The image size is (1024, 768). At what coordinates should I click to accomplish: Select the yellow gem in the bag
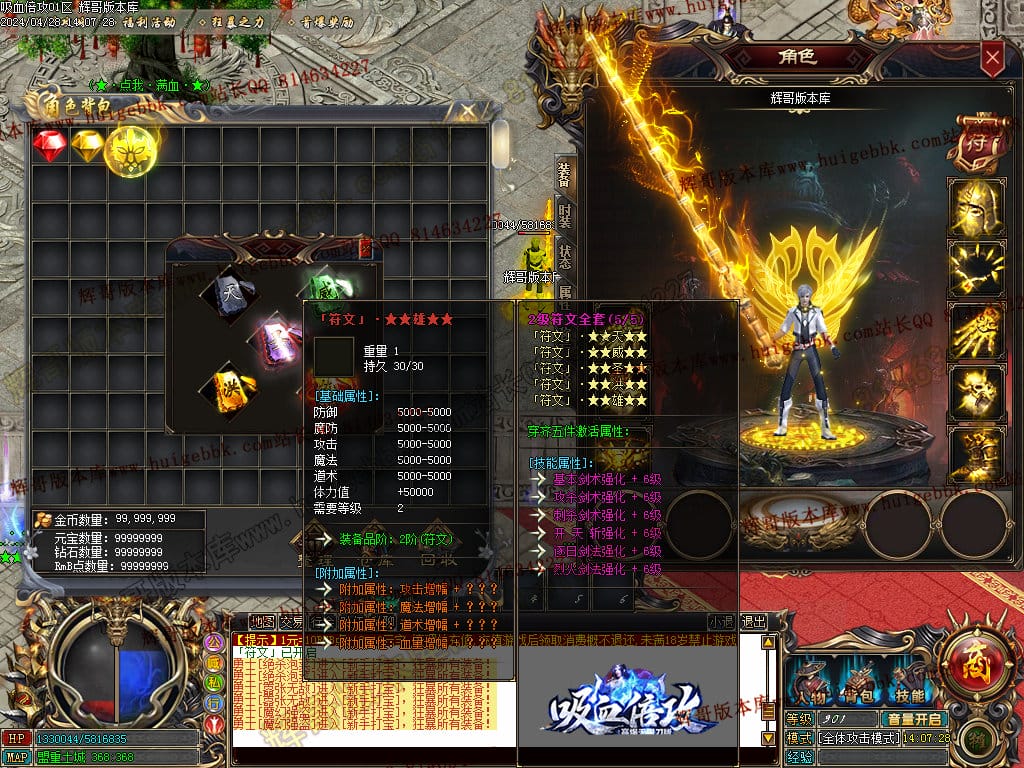(x=90, y=146)
